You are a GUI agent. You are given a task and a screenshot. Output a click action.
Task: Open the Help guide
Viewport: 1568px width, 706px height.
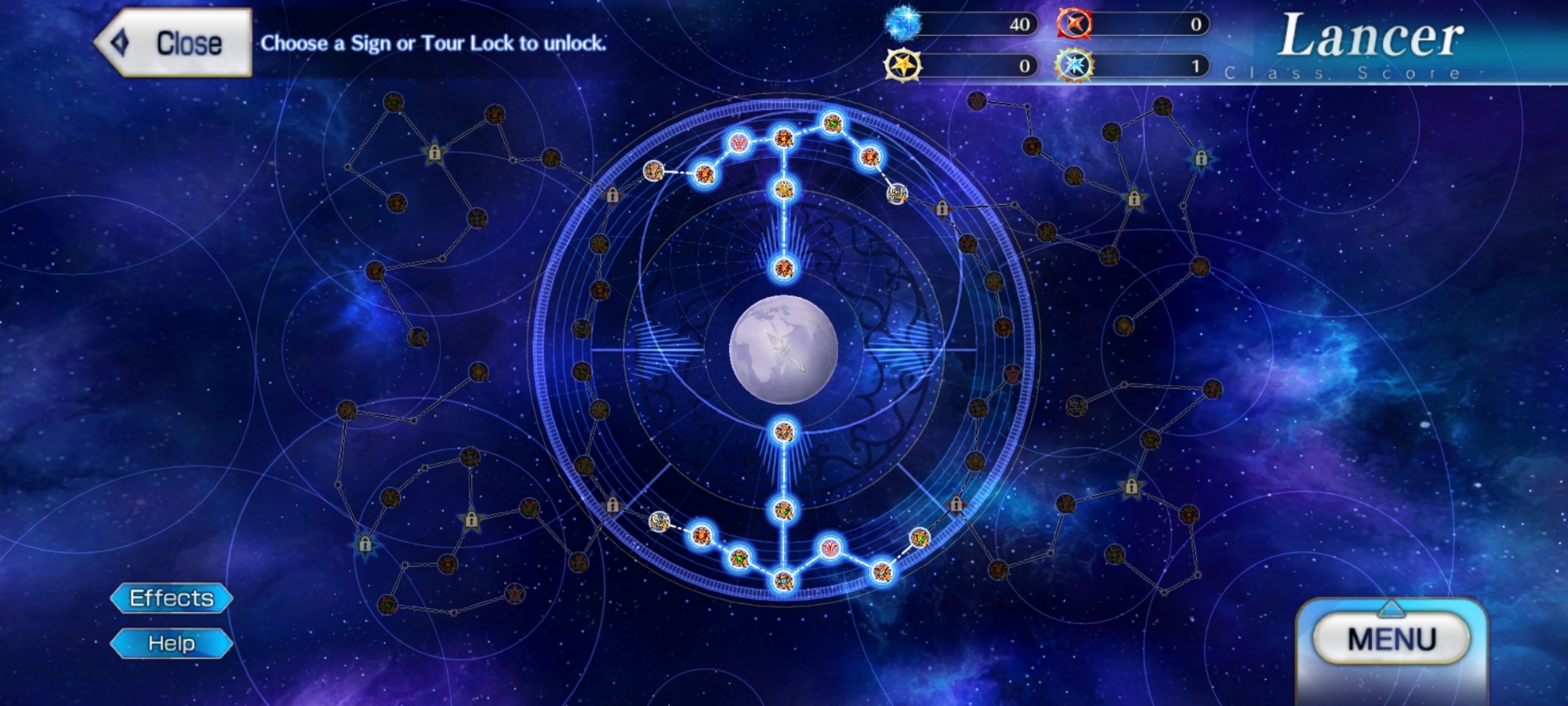tap(172, 644)
